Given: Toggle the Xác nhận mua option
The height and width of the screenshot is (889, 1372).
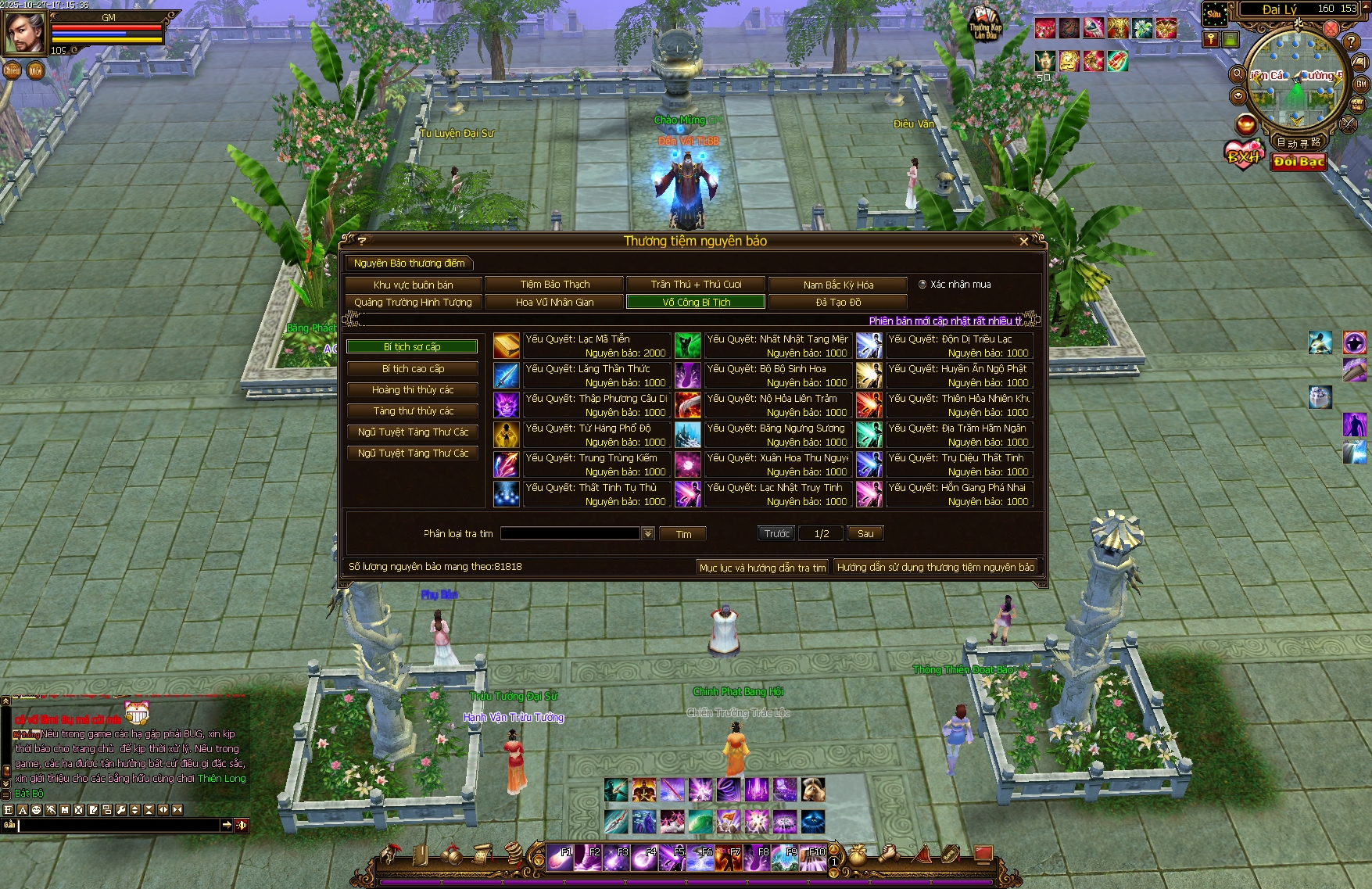Looking at the screenshot, I should pyautogui.click(x=922, y=285).
